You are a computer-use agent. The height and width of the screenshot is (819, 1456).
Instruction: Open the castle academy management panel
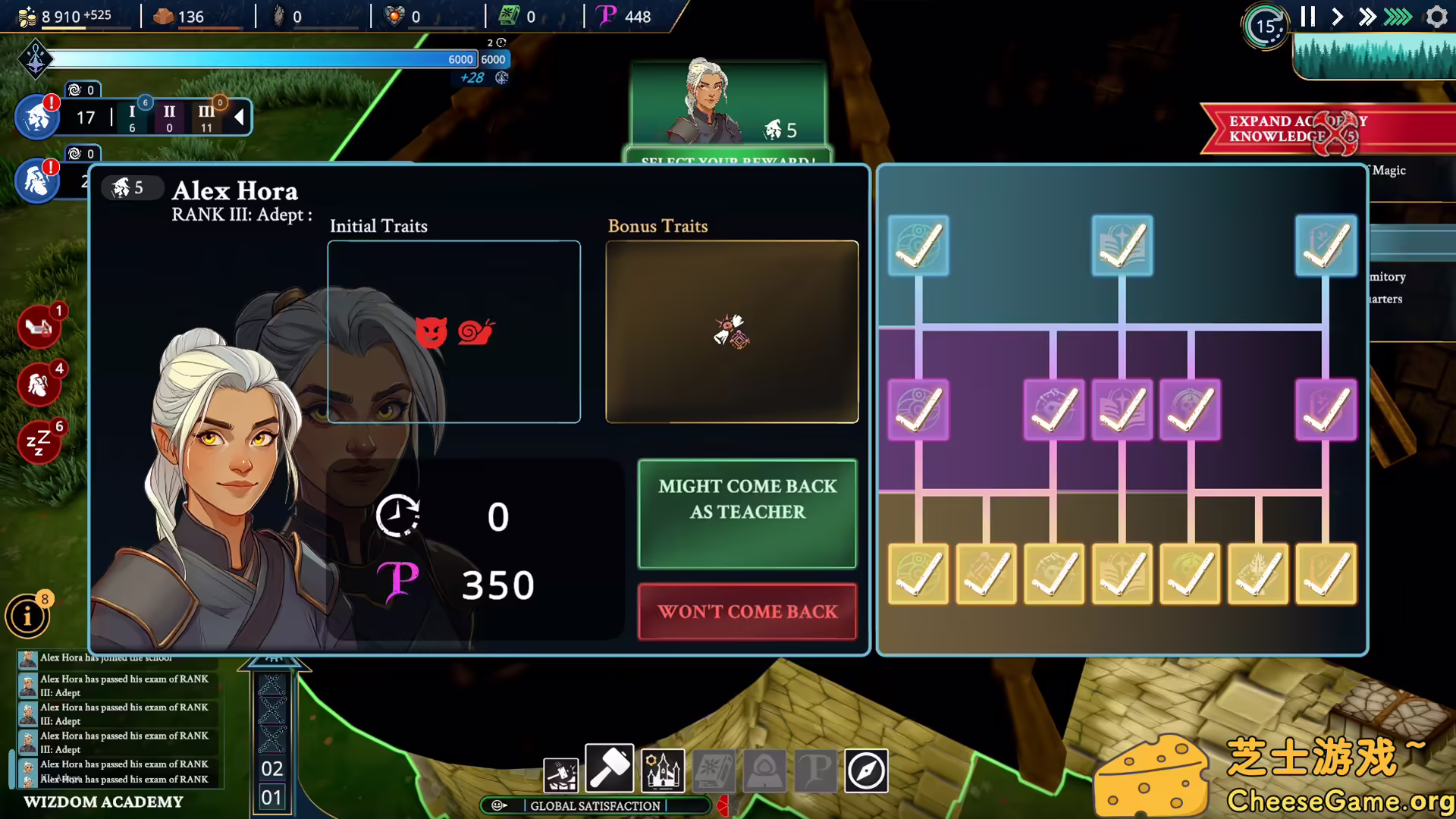pyautogui.click(x=662, y=771)
